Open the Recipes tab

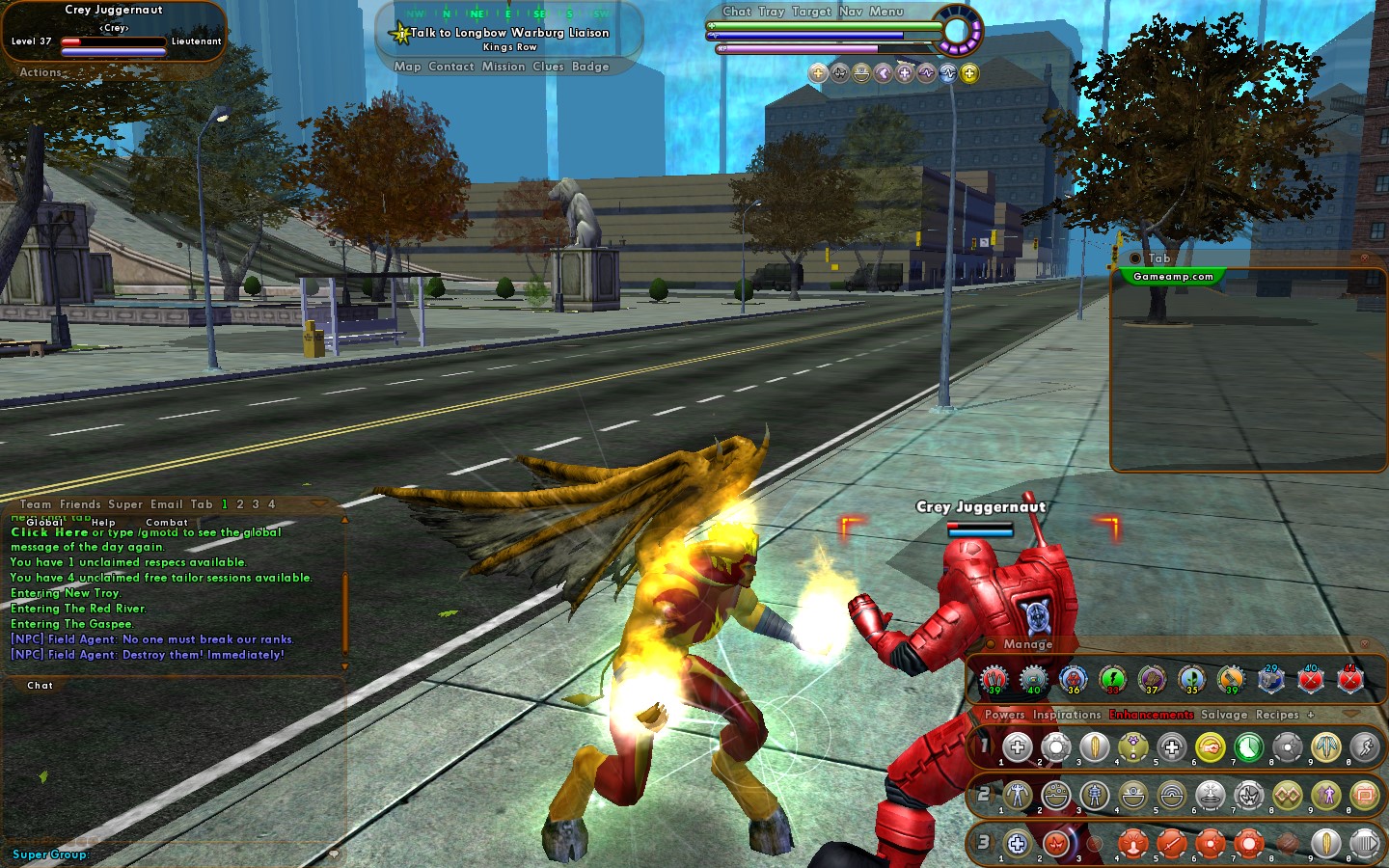[x=1277, y=715]
